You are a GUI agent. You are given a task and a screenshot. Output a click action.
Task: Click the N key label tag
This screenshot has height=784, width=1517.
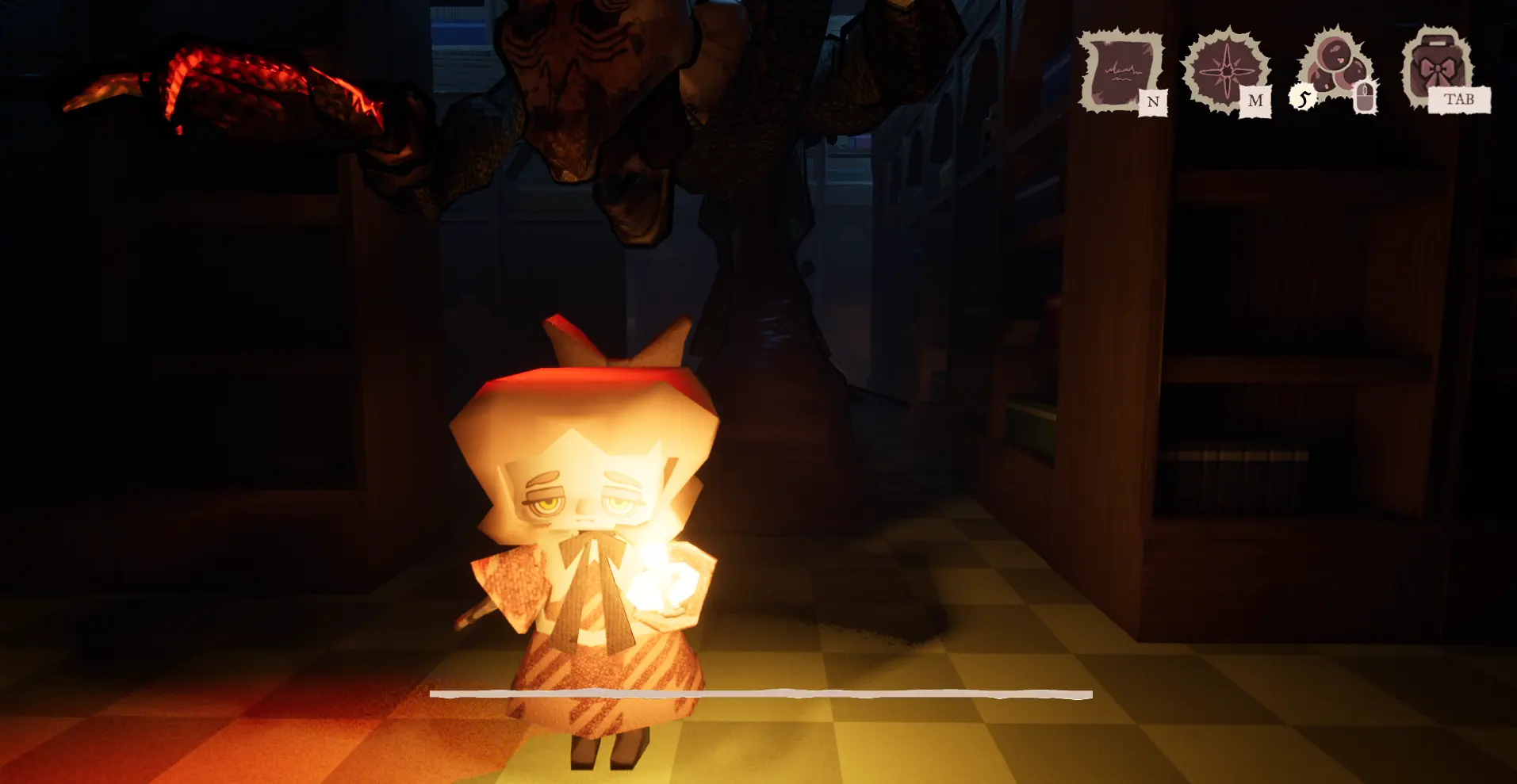pos(1154,101)
